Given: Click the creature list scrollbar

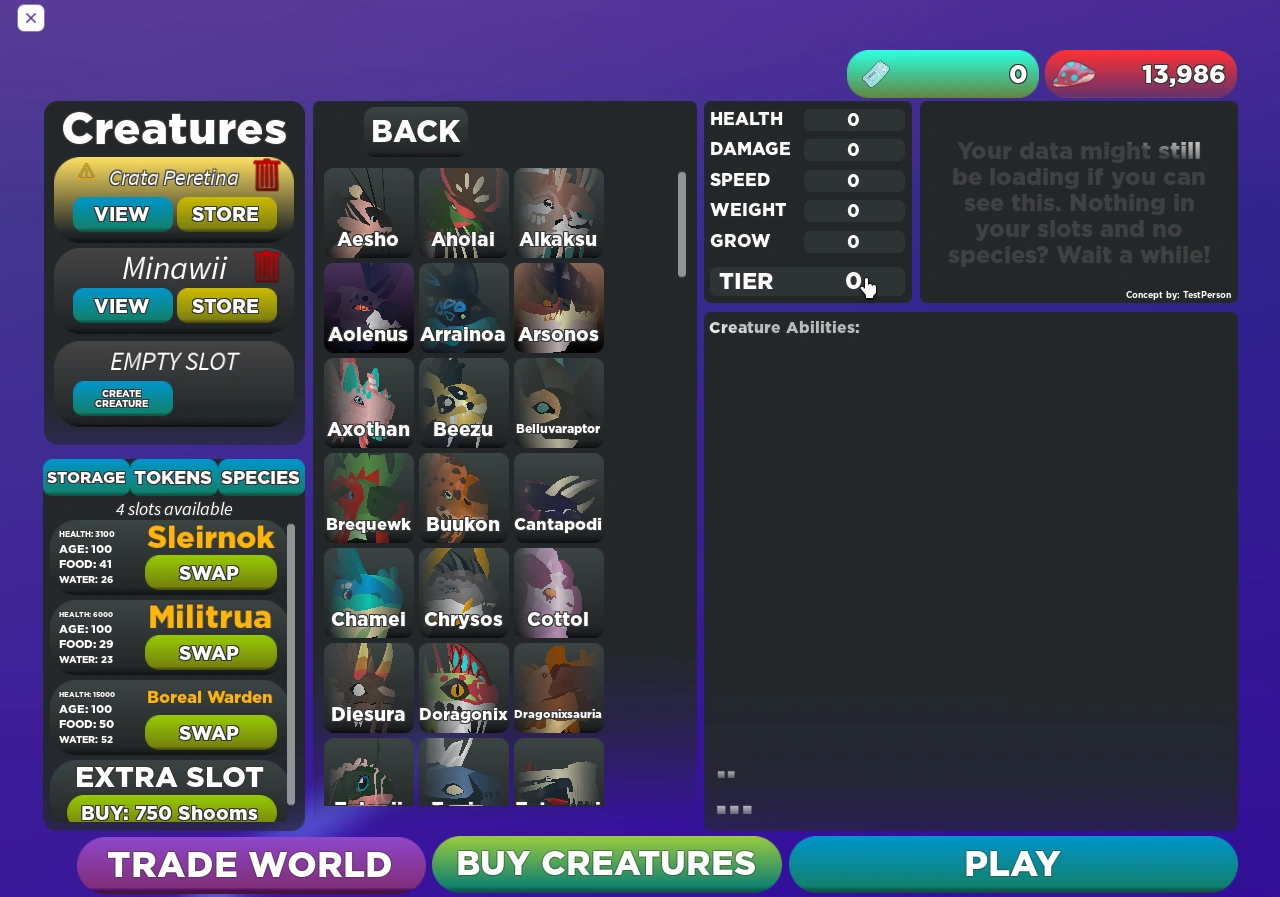Looking at the screenshot, I should click(679, 225).
